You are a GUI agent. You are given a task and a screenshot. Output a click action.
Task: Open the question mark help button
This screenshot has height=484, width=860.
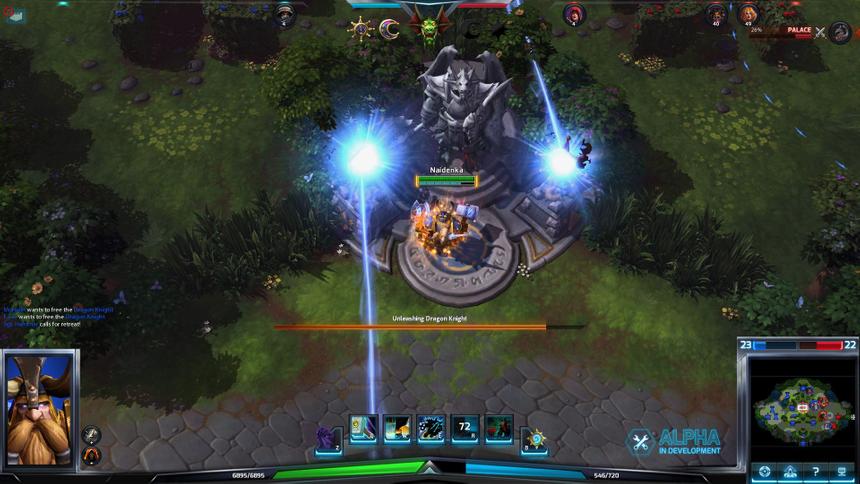(816, 471)
